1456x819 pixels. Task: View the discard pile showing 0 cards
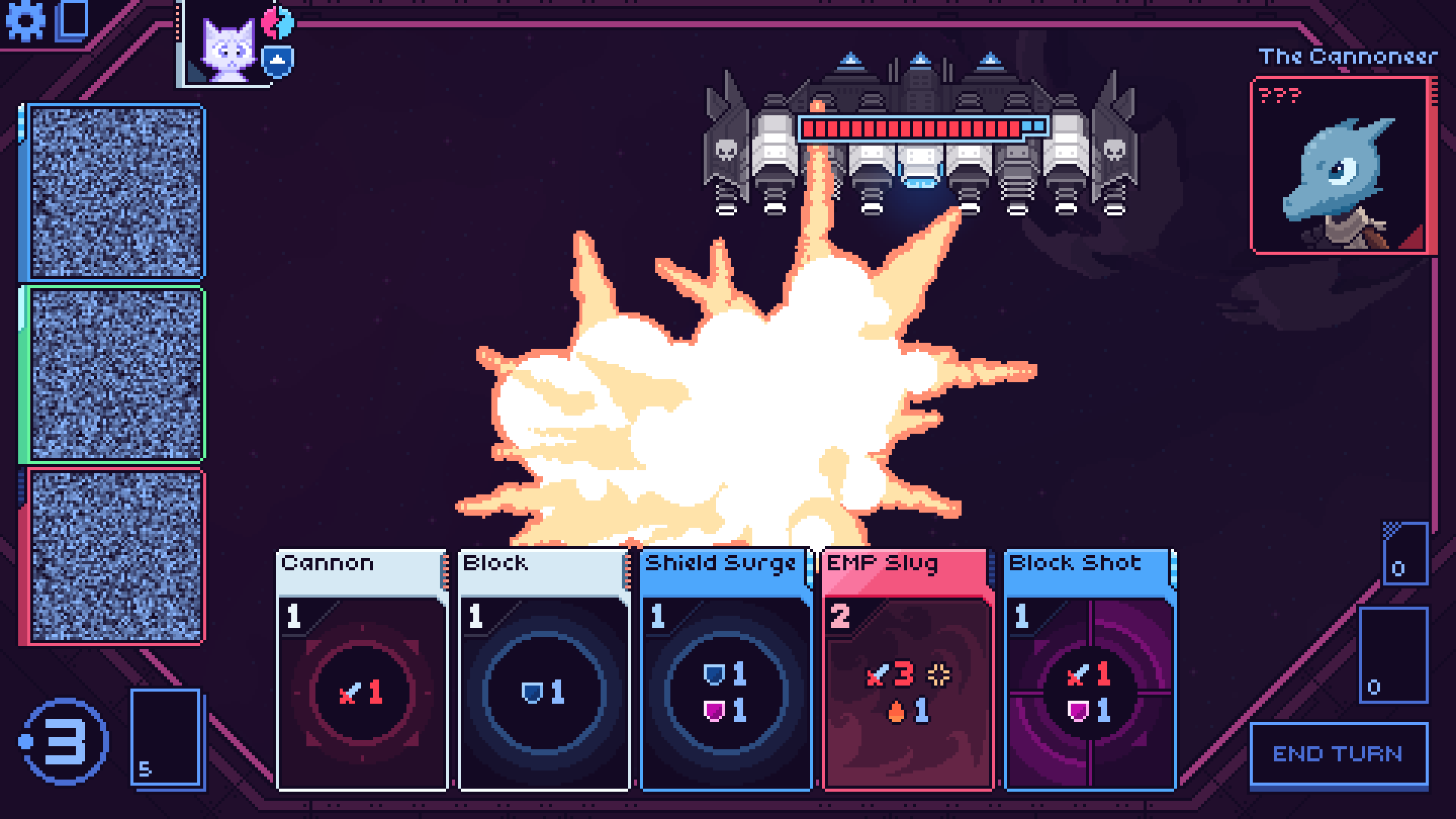click(x=1393, y=655)
